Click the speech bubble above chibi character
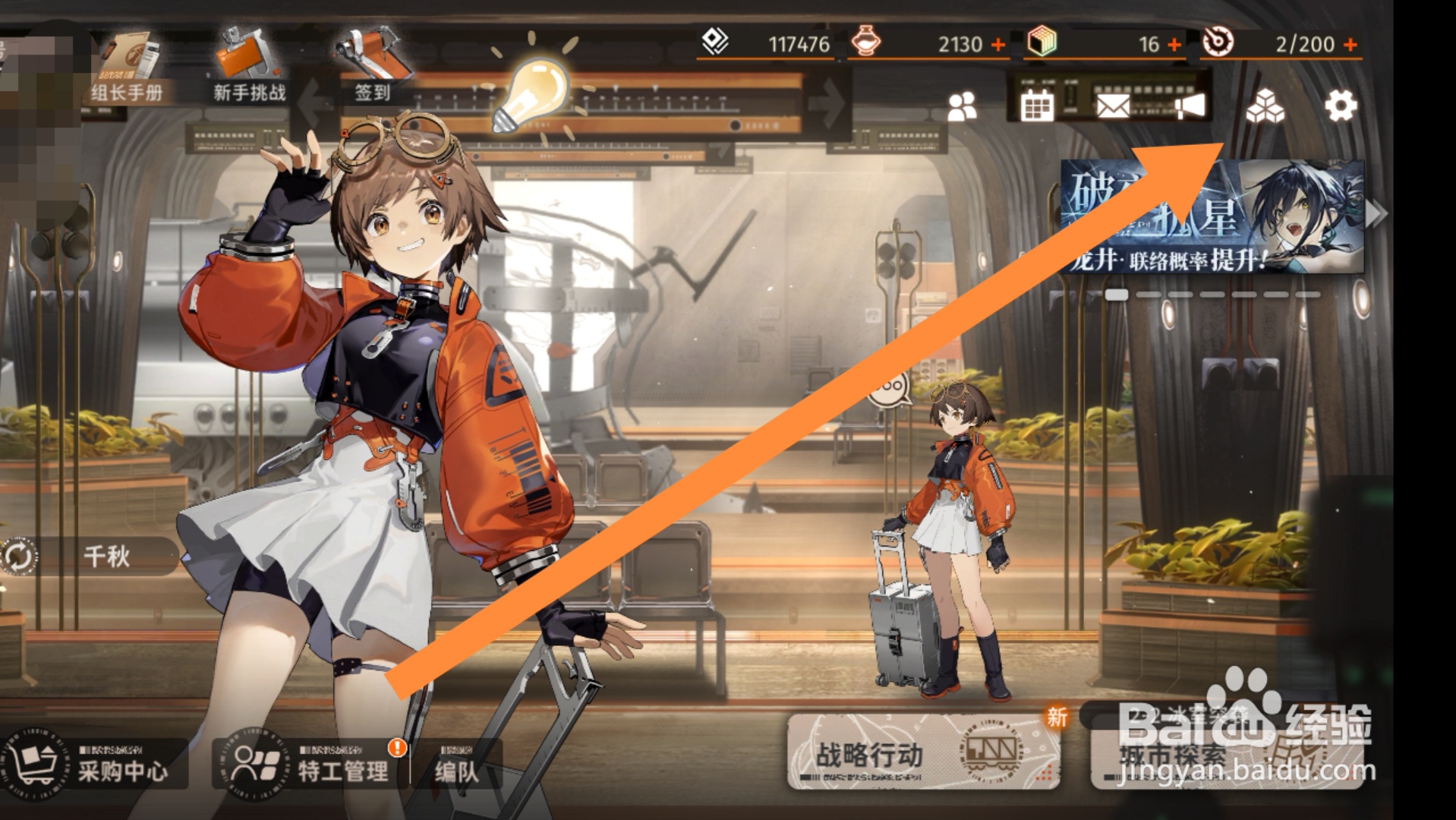The height and width of the screenshot is (820, 1456). (x=888, y=389)
